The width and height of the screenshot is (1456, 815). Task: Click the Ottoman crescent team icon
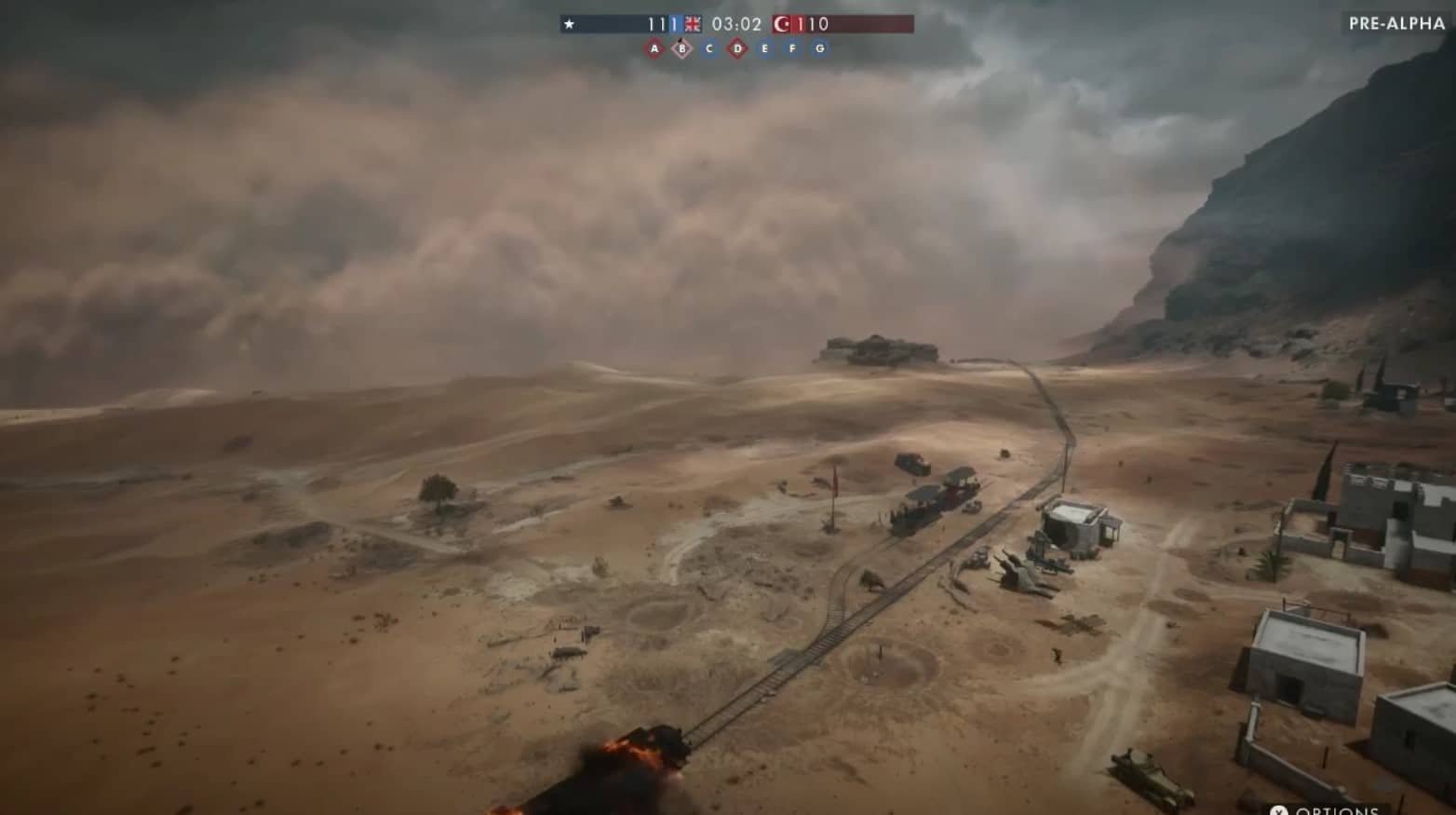(x=781, y=24)
